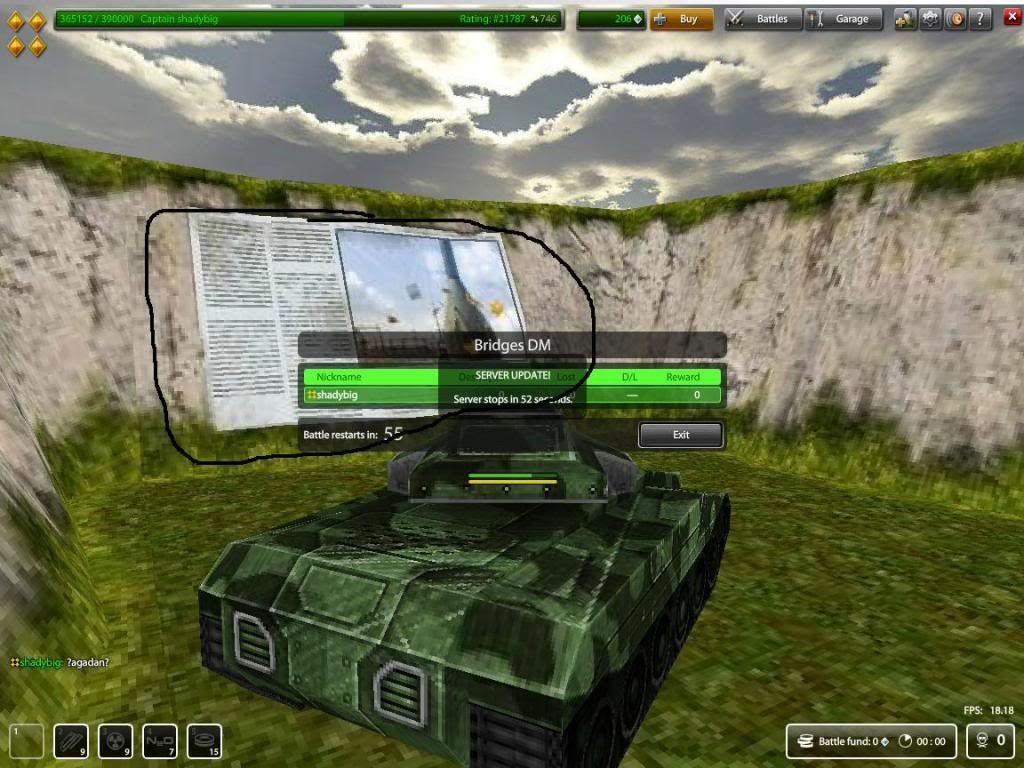Open the add friends icon

(x=906, y=19)
